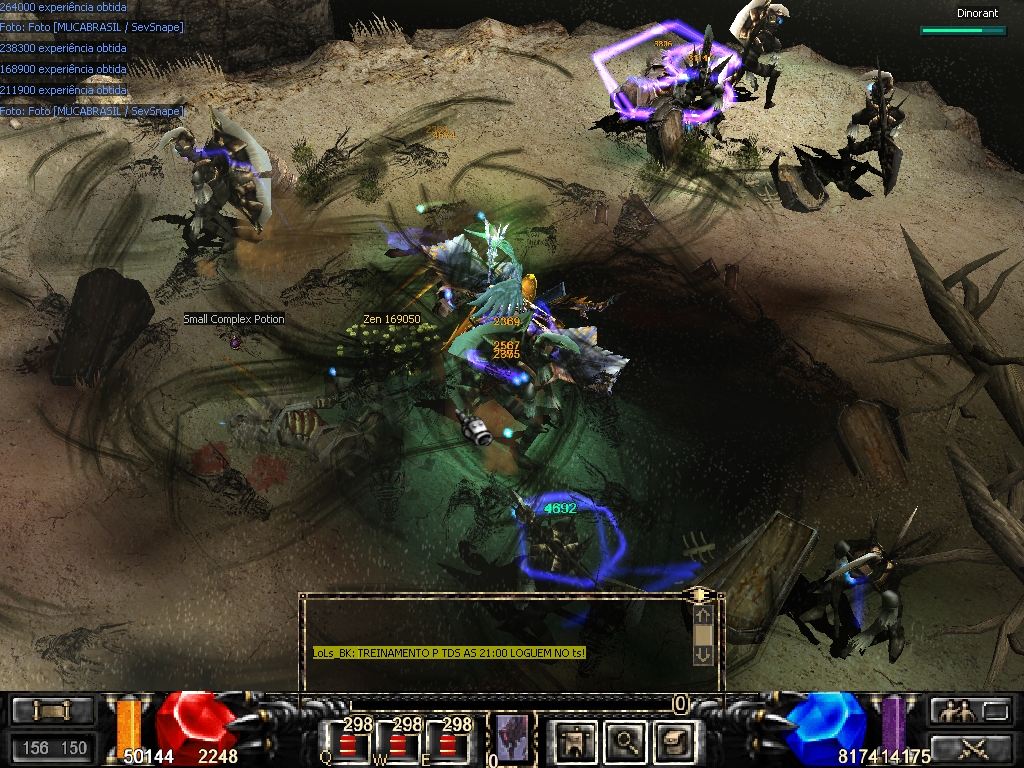
Task: Select the active skill icon
Action: [511, 740]
